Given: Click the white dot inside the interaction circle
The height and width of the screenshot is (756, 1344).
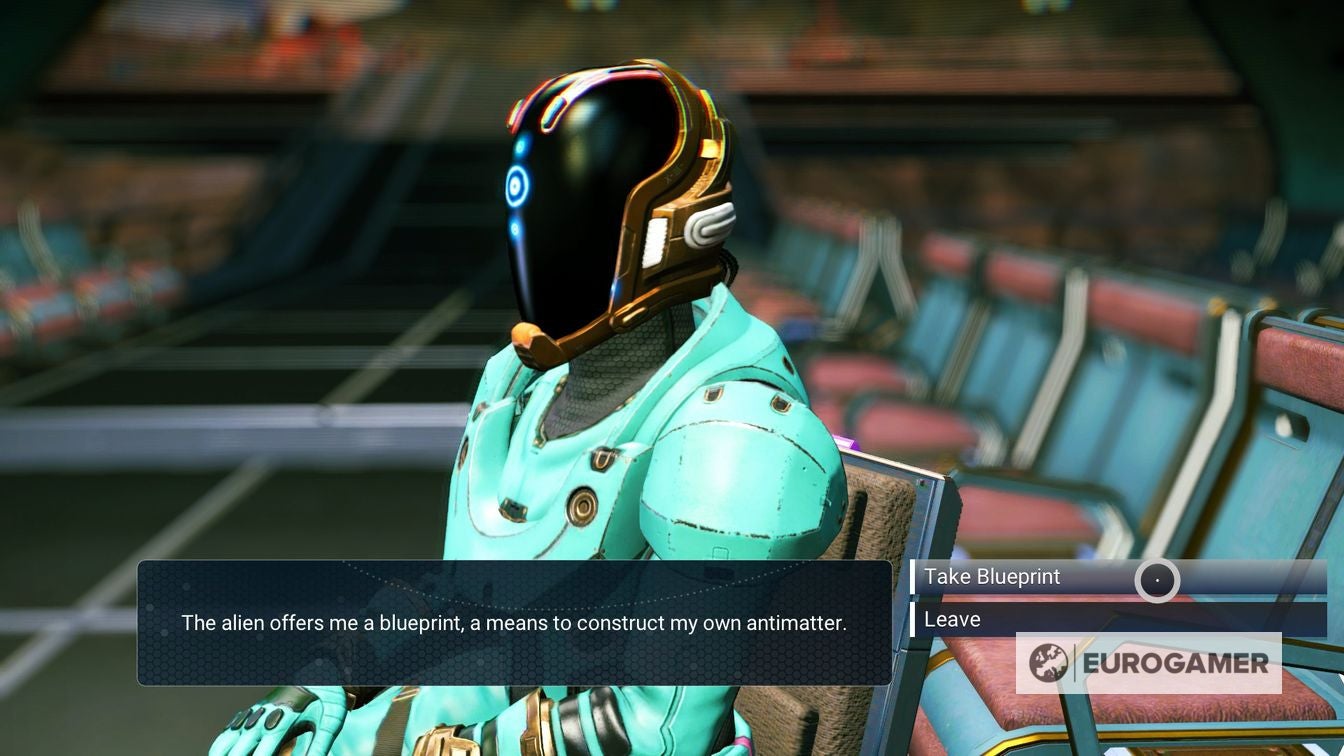Looking at the screenshot, I should click(1158, 578).
